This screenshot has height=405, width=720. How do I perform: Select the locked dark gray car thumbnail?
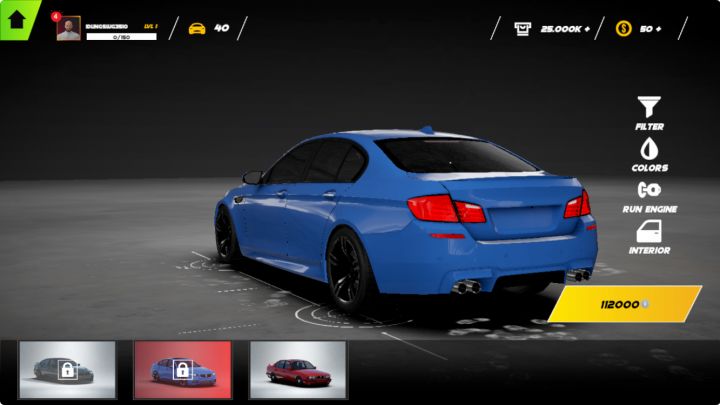click(67, 370)
